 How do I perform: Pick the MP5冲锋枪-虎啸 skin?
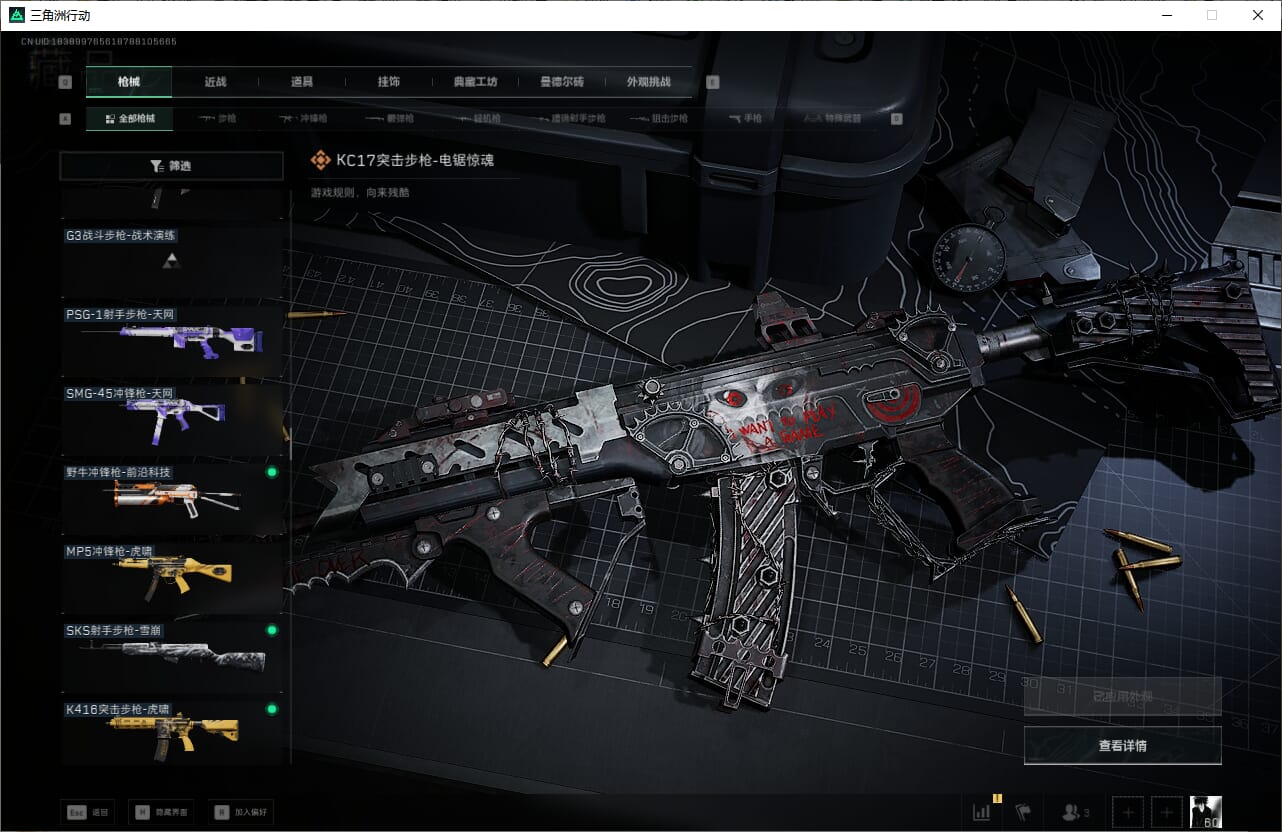[x=172, y=576]
